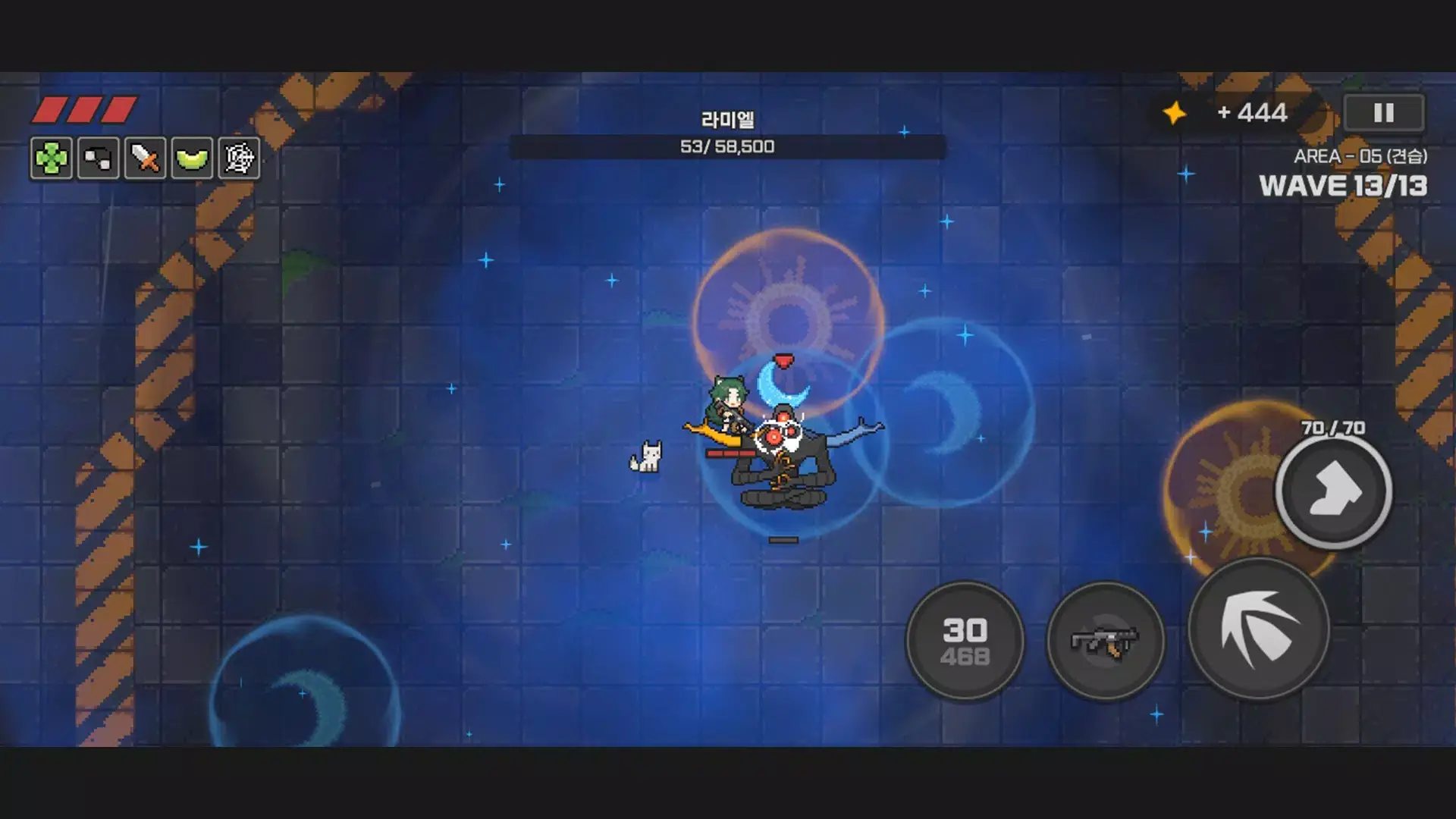1456x819 pixels.
Task: Select the green clover heal buff icon
Action: (50, 158)
